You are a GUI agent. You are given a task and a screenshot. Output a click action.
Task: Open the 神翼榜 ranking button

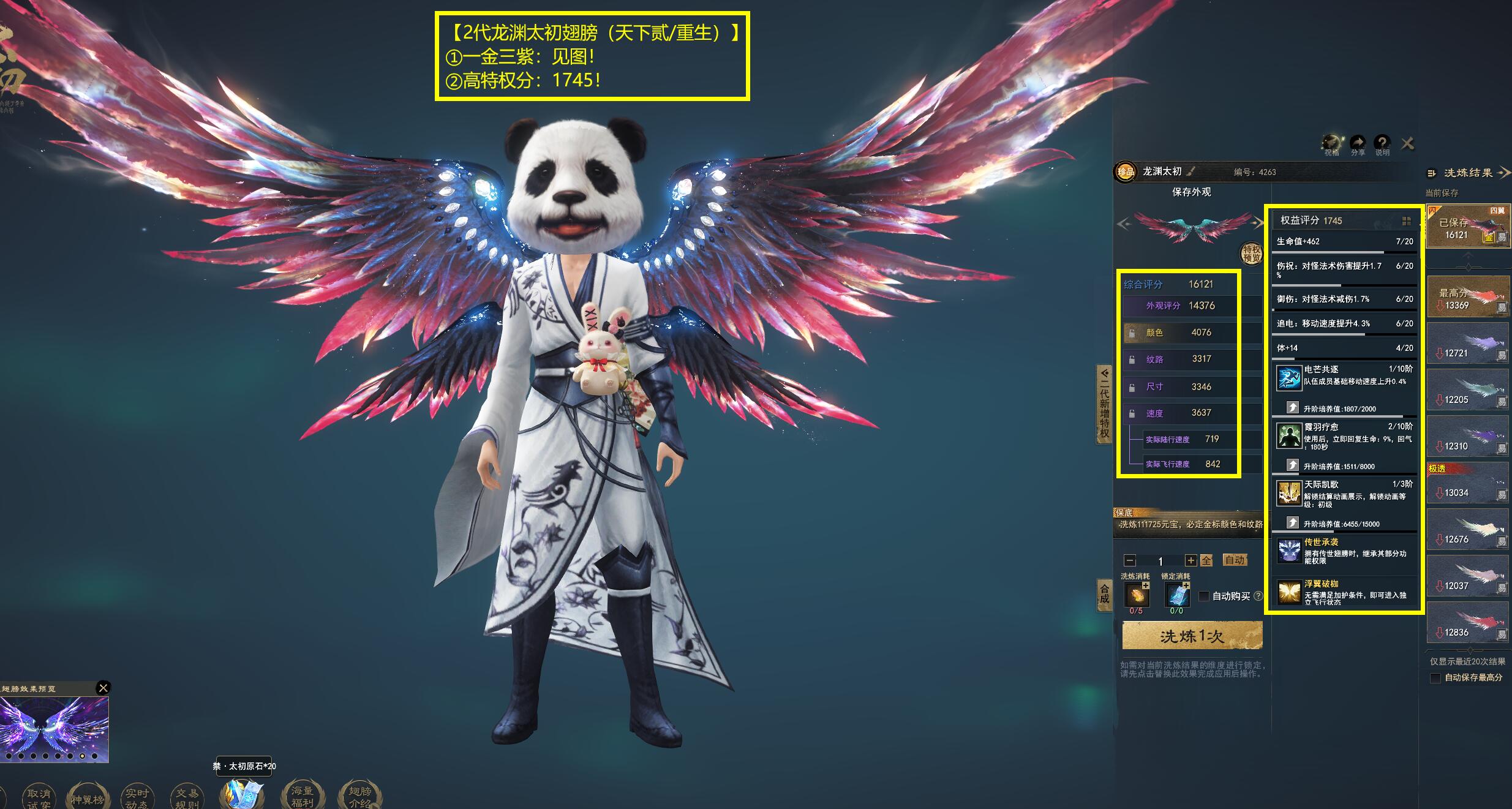pos(88,798)
